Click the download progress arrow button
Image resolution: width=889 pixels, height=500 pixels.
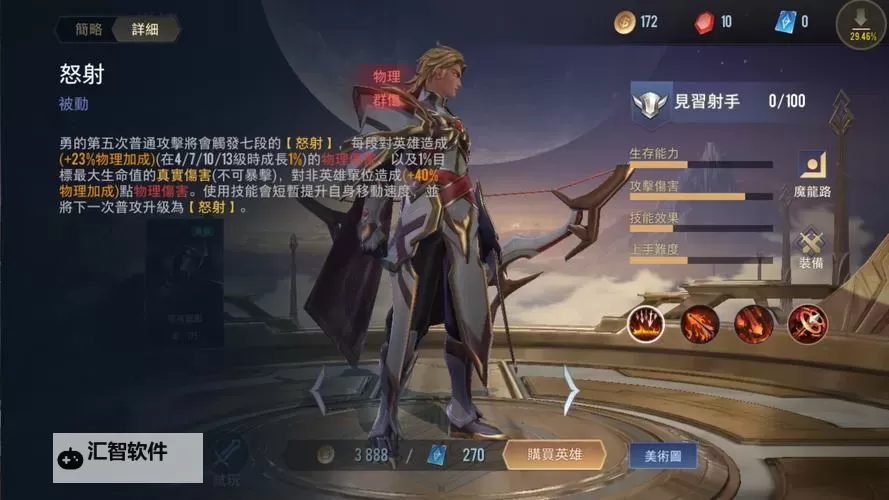[862, 23]
